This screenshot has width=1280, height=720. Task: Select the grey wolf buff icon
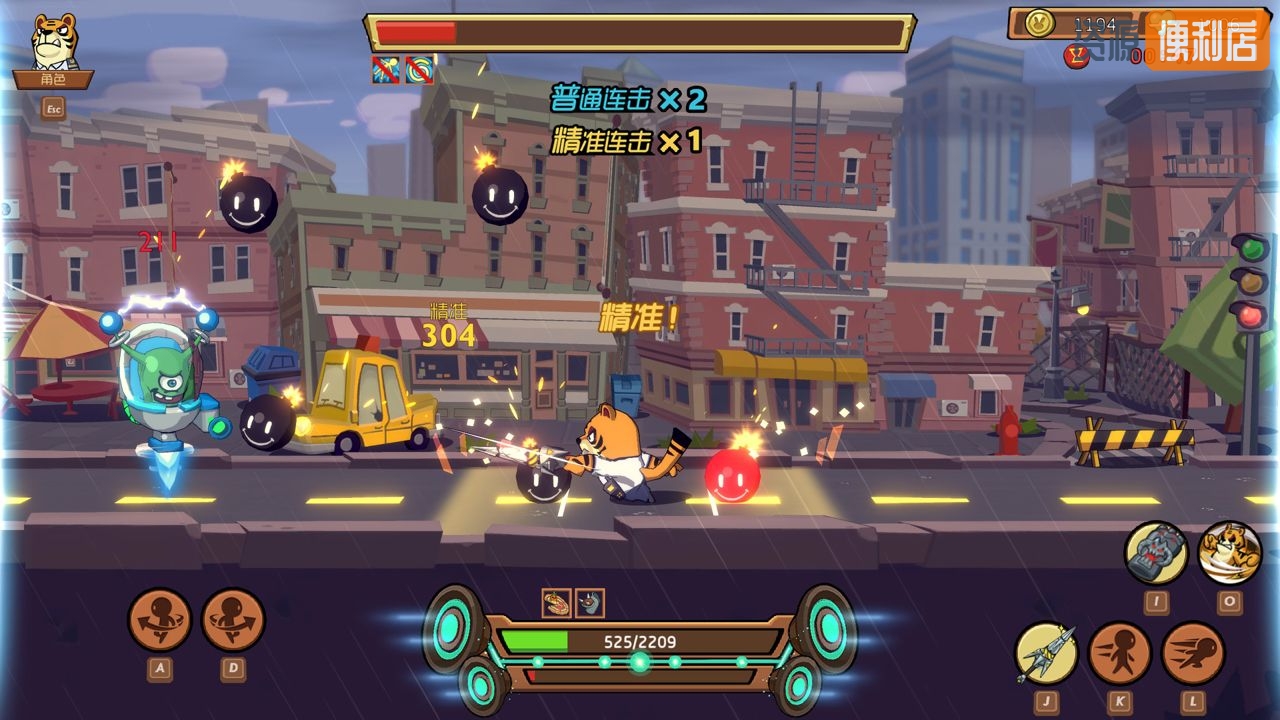(x=590, y=603)
